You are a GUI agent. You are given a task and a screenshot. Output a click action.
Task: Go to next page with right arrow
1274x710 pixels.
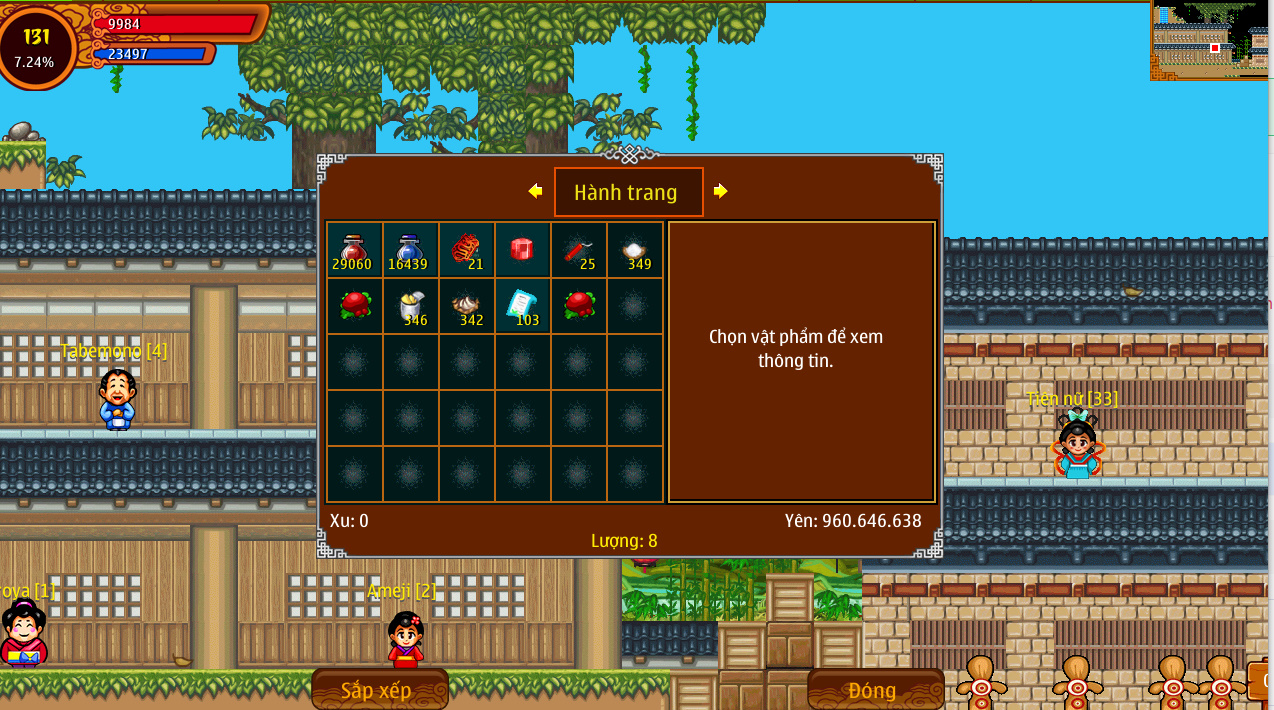coord(720,191)
